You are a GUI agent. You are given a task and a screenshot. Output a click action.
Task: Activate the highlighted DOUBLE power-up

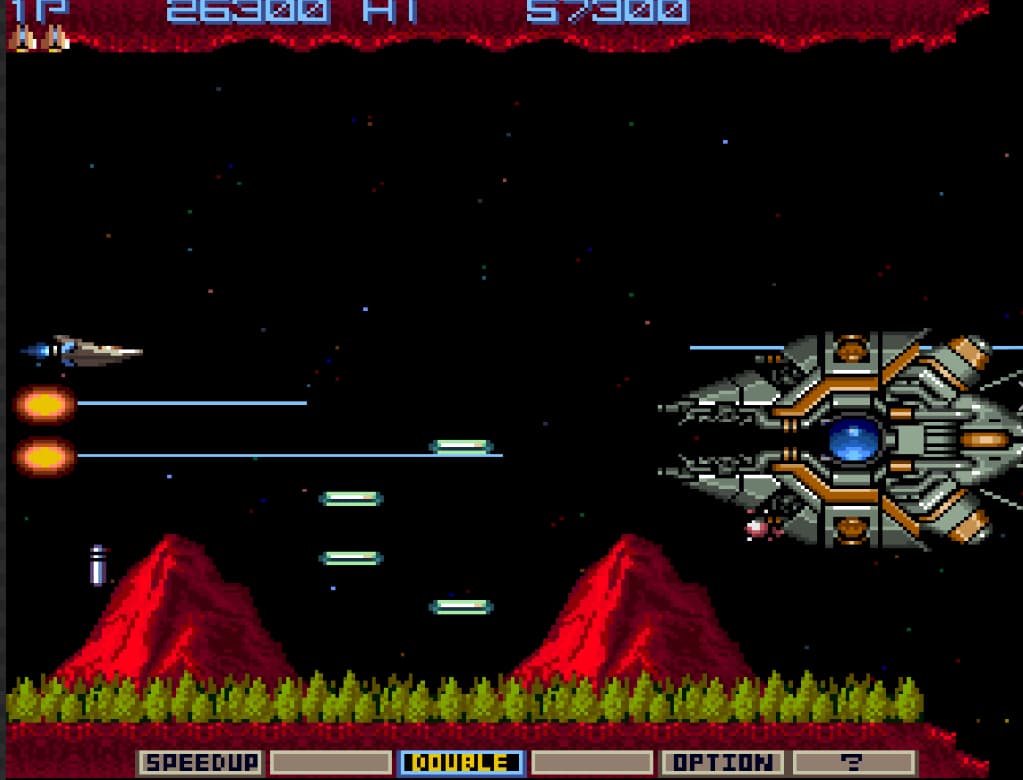(461, 763)
